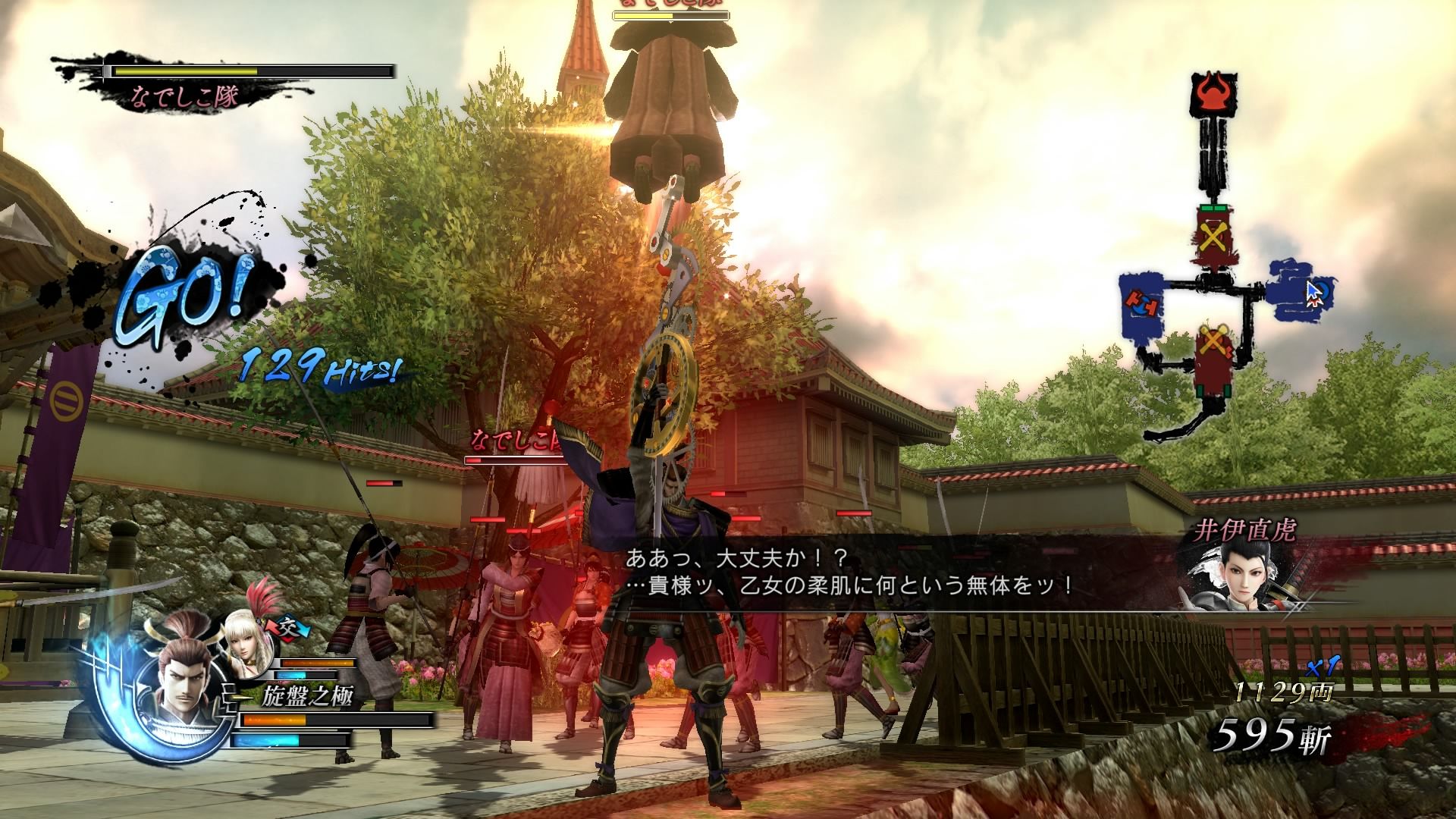Select the left blue camp on minimap

point(1144,309)
